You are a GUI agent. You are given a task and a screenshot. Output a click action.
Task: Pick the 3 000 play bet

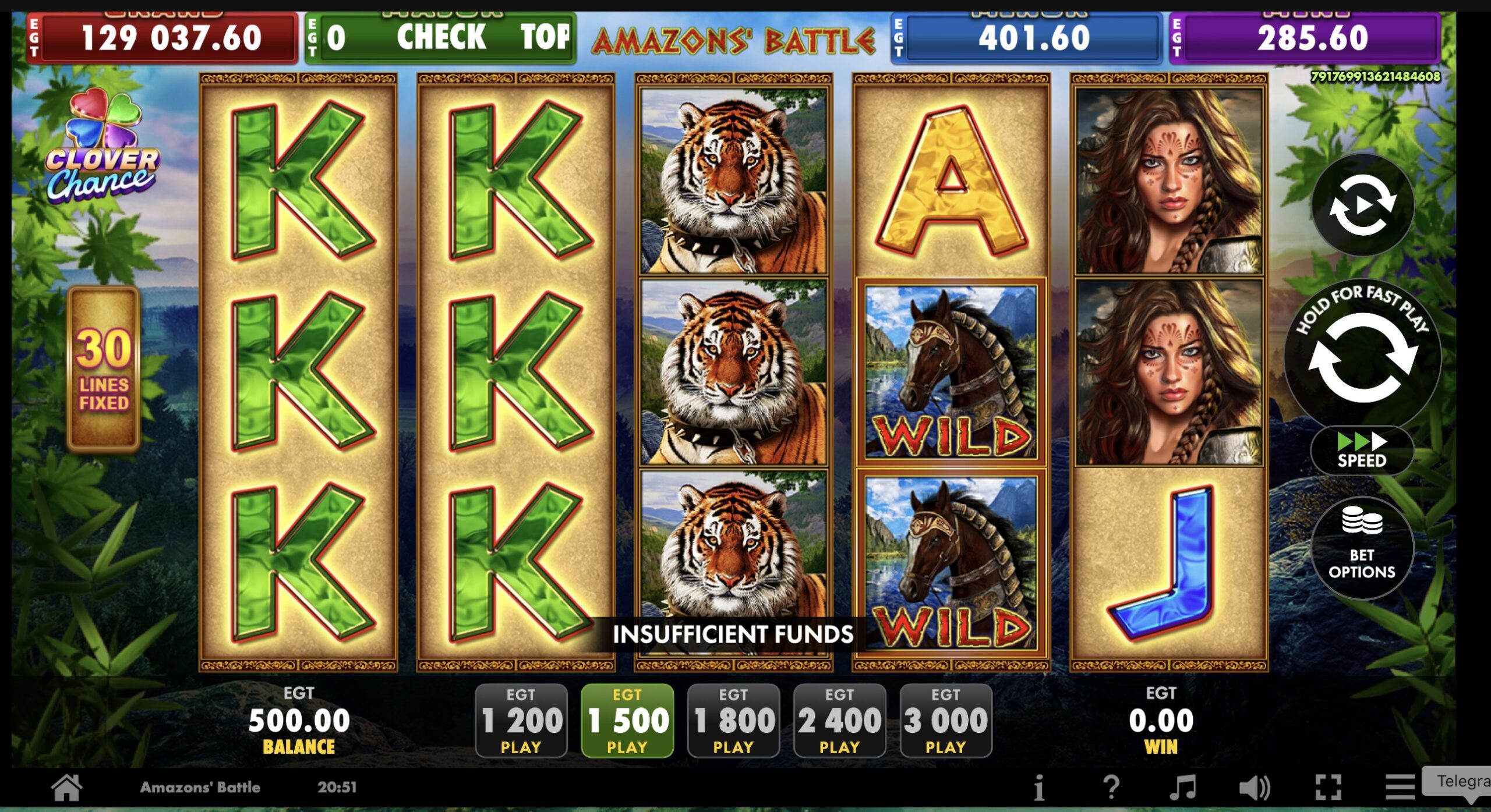945,721
